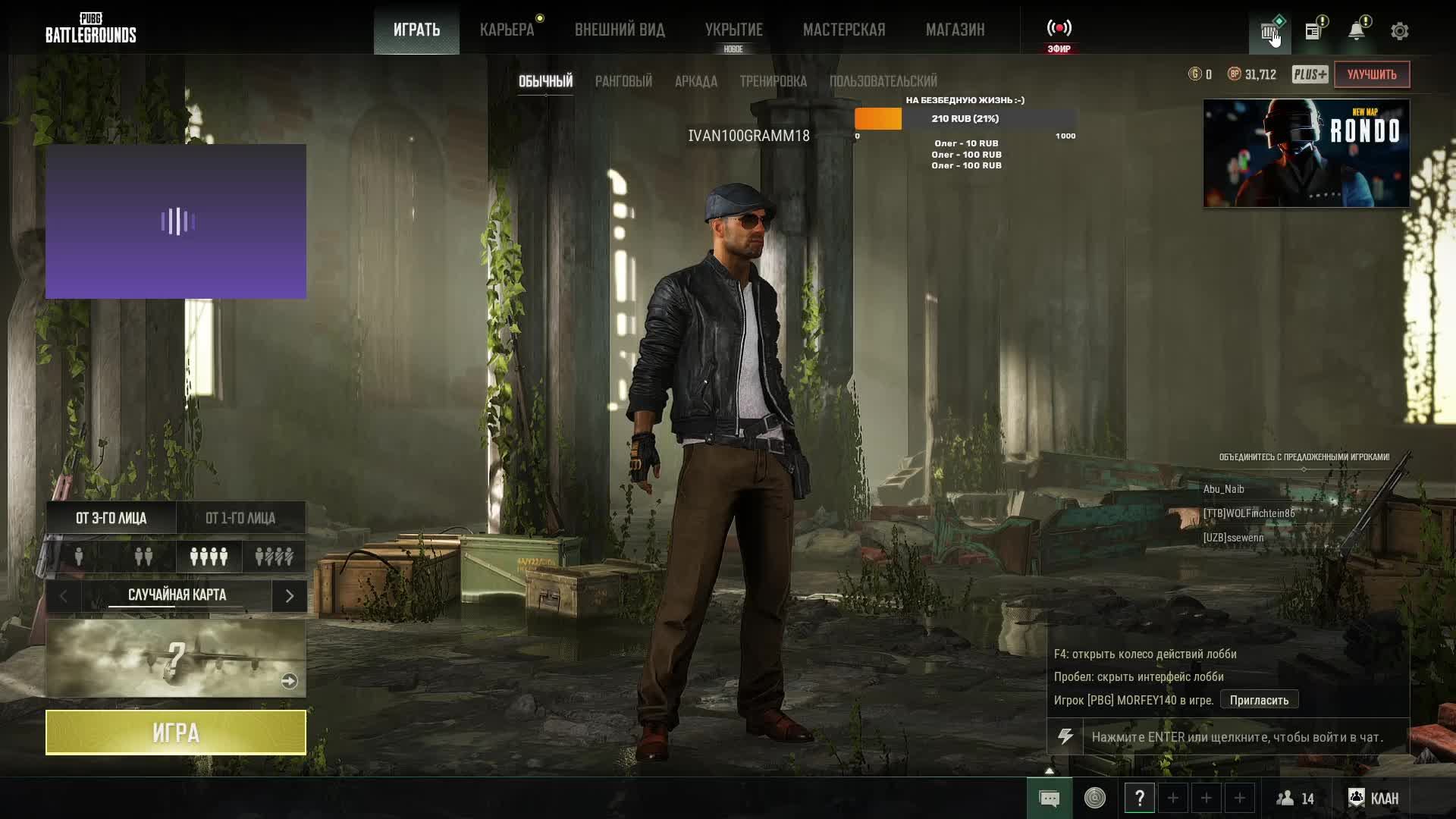Click the УЛУЧШИТЬ upgrade button
The height and width of the screenshot is (819, 1456).
1371,74
